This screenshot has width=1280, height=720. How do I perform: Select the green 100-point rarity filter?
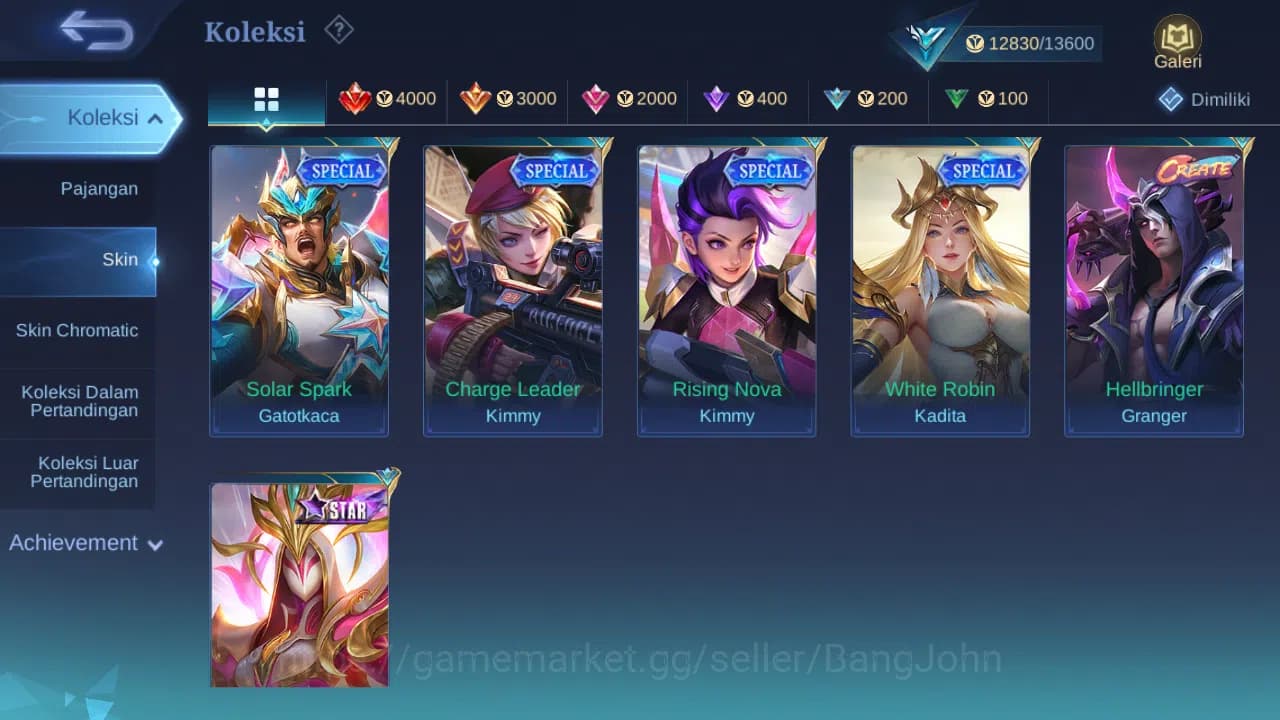988,99
